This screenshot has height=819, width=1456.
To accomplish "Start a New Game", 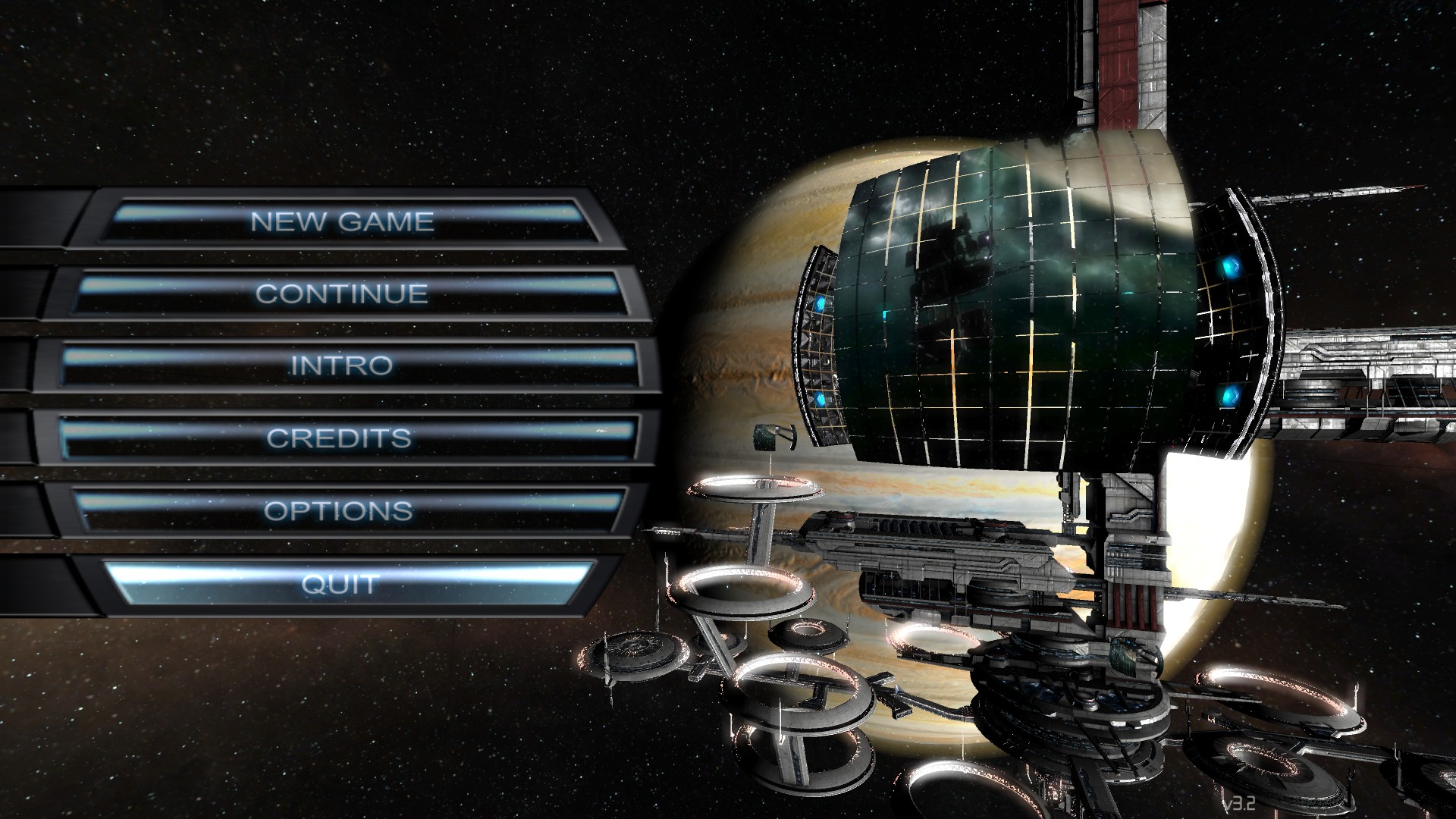I will pos(343,221).
